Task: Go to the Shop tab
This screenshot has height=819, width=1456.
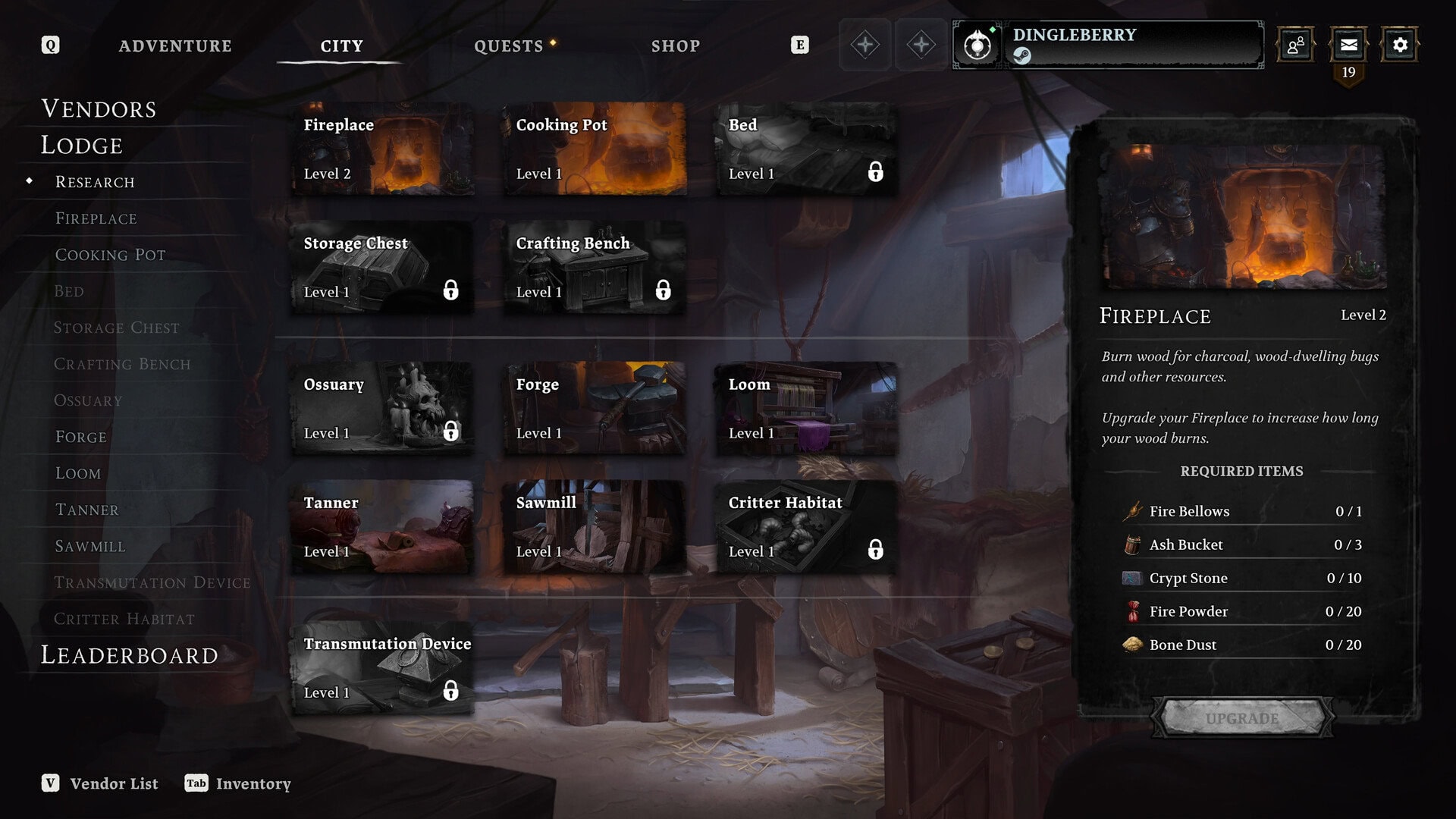Action: pos(675,46)
